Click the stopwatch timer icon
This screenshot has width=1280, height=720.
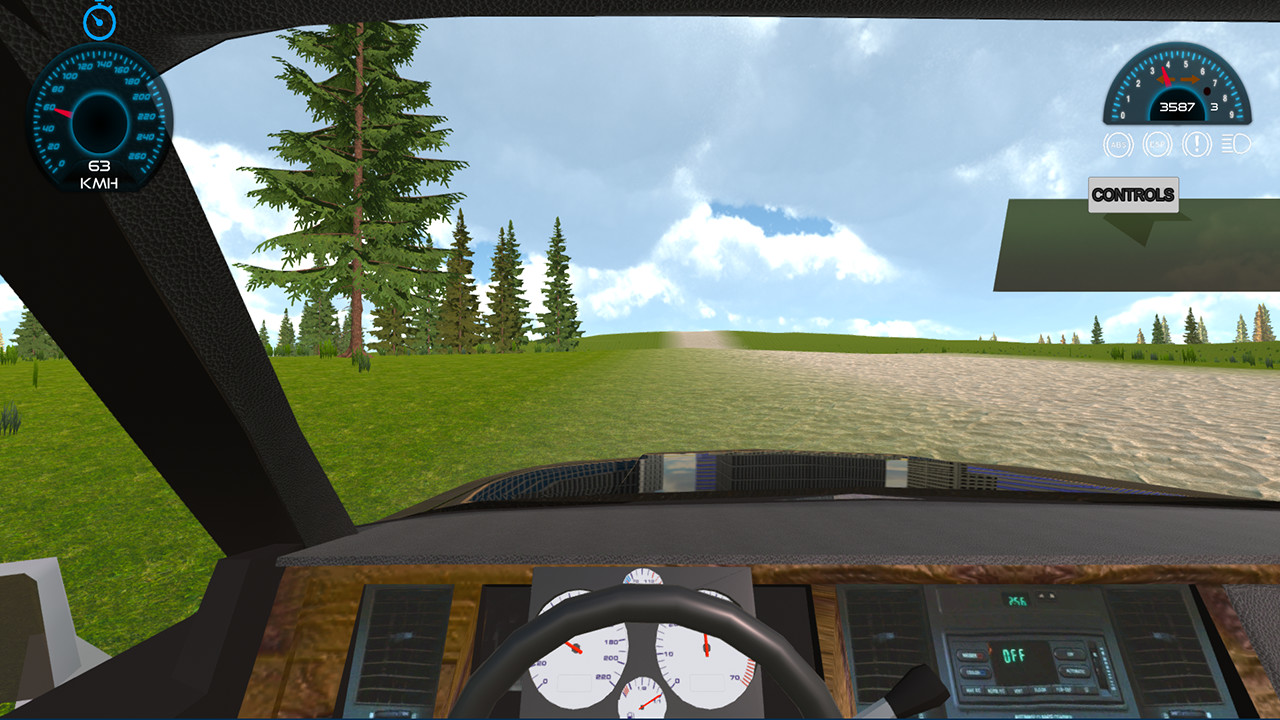(x=98, y=22)
